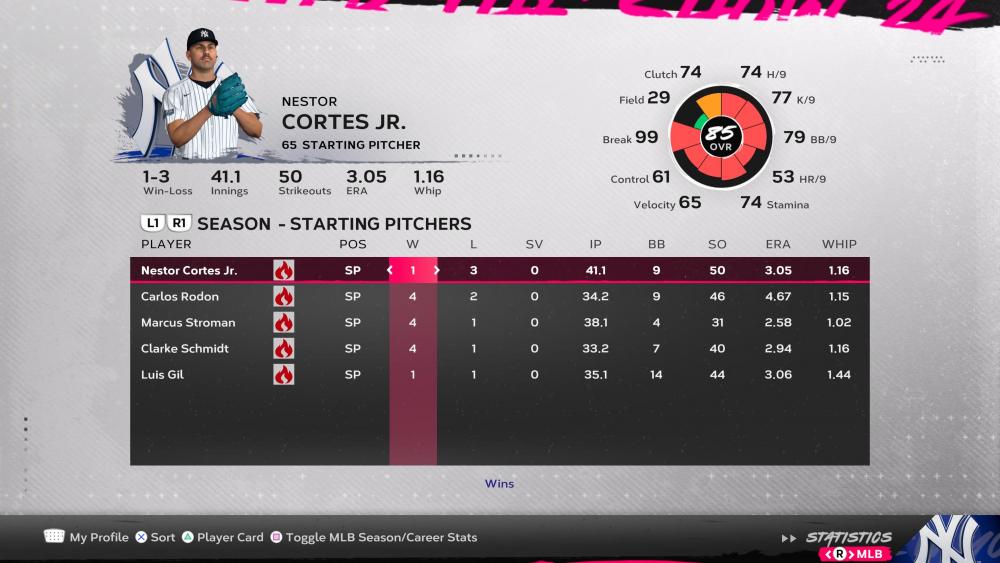Click the hot streak flame icon for Carlos Rodon

(283, 296)
